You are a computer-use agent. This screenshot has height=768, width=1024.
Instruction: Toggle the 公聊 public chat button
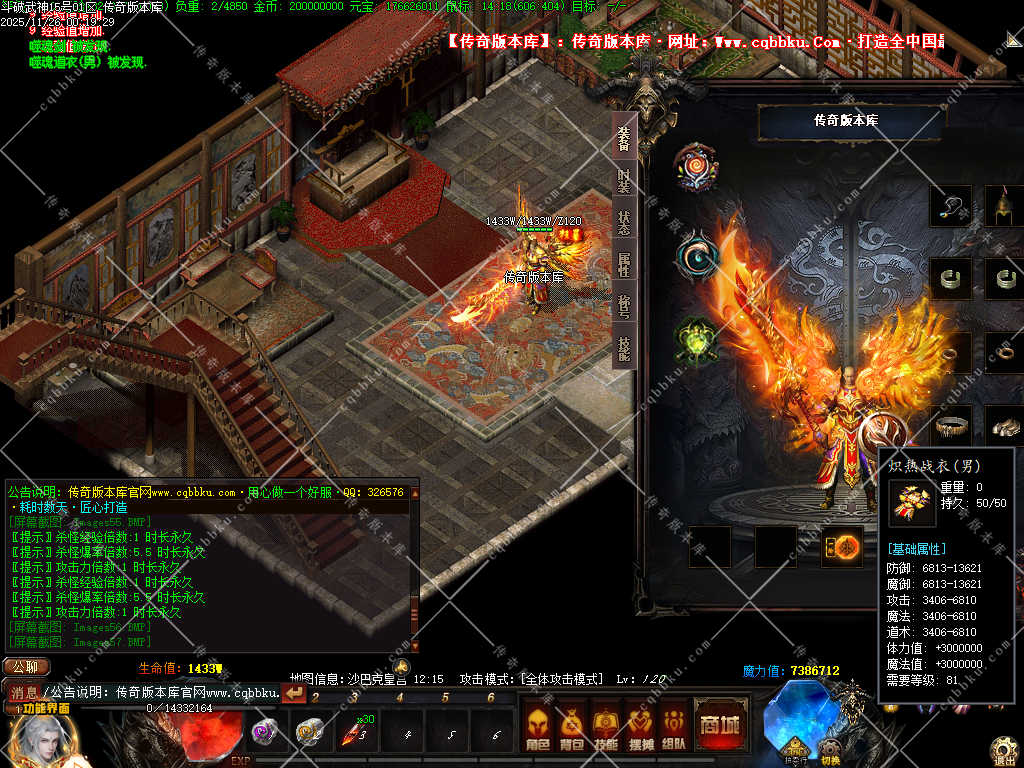coord(26,667)
